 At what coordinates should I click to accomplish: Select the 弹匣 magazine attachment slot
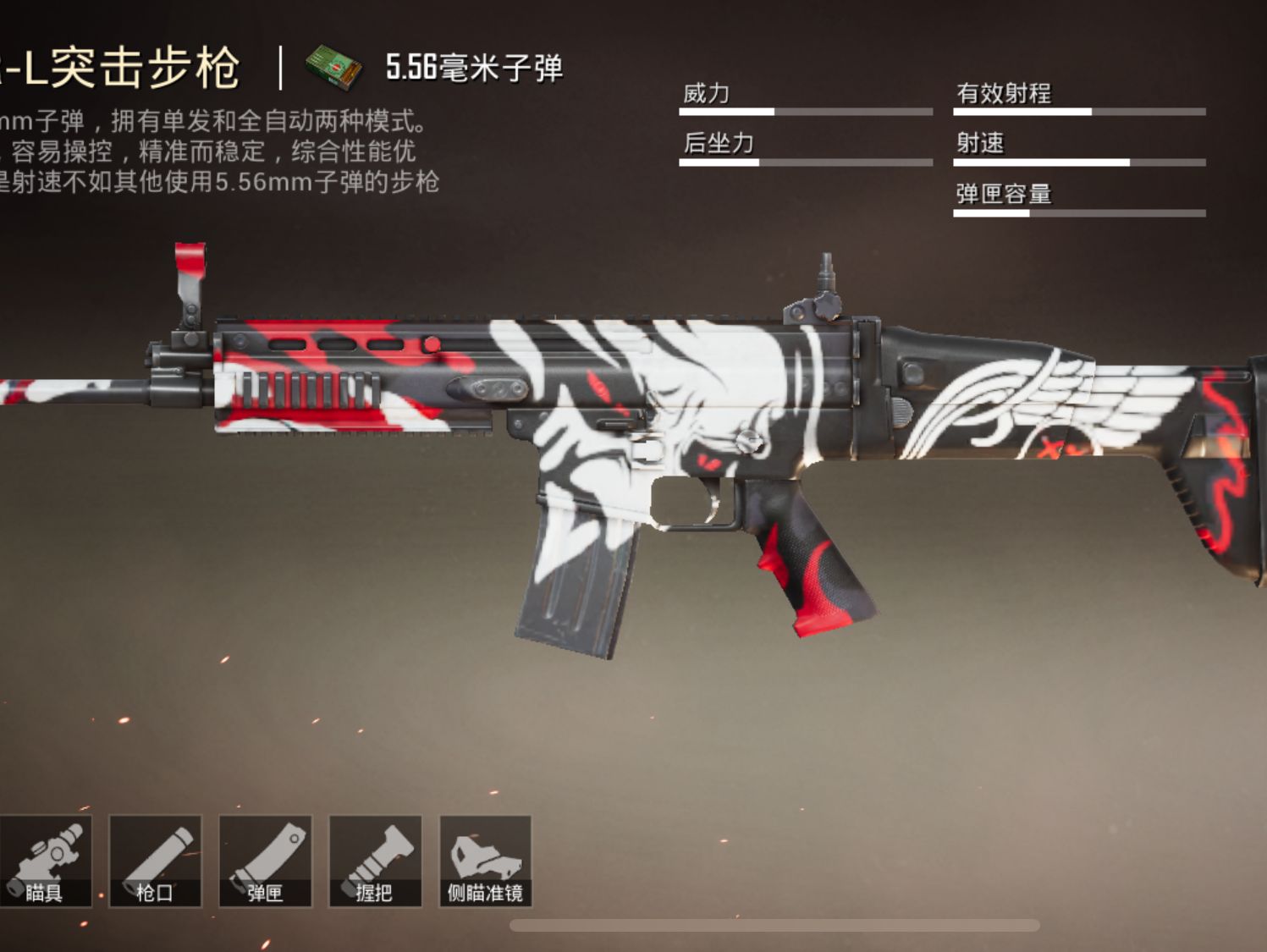click(267, 859)
